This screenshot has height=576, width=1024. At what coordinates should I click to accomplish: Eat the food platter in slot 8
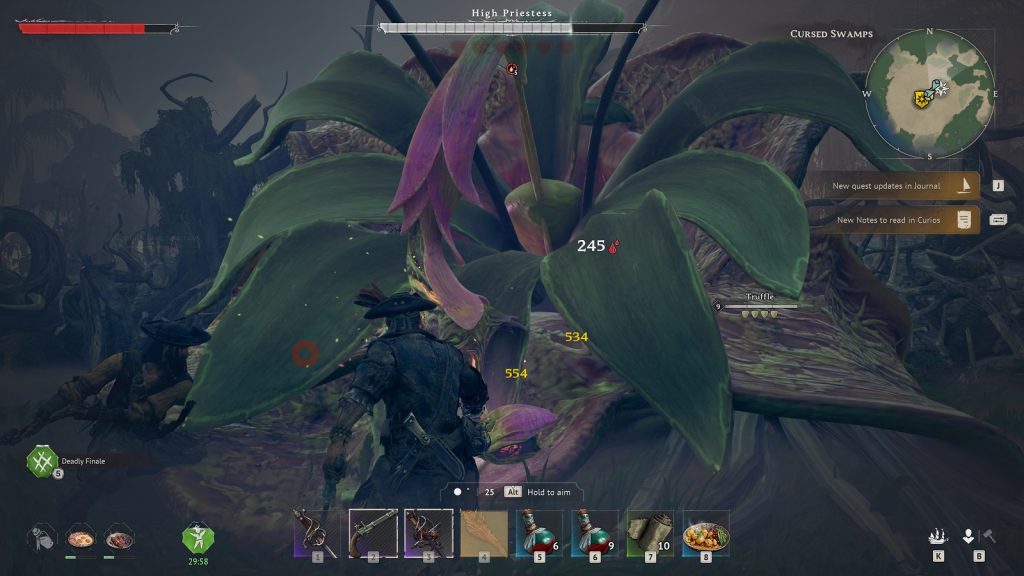(x=706, y=532)
